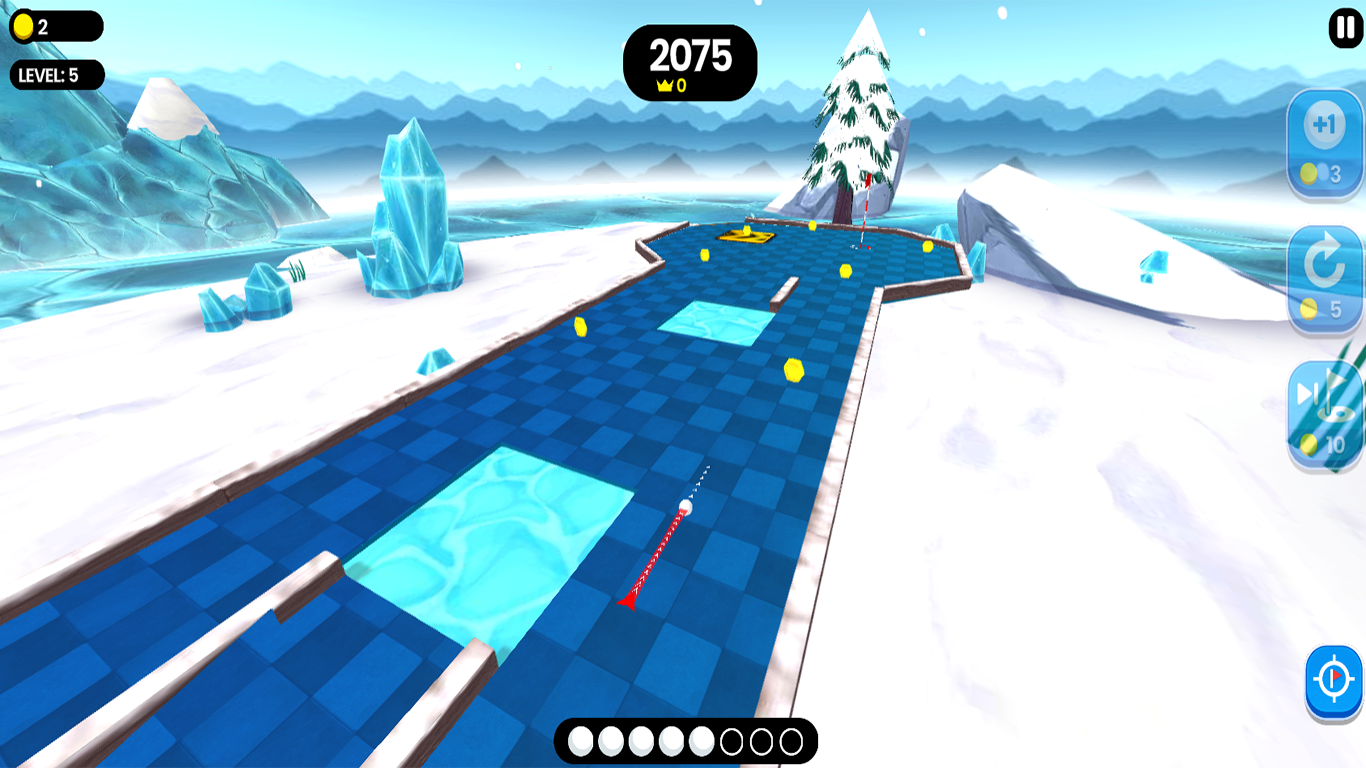The image size is (1366, 768).
Task: Open the LEVEL: 5 indicator
Action: click(x=55, y=74)
